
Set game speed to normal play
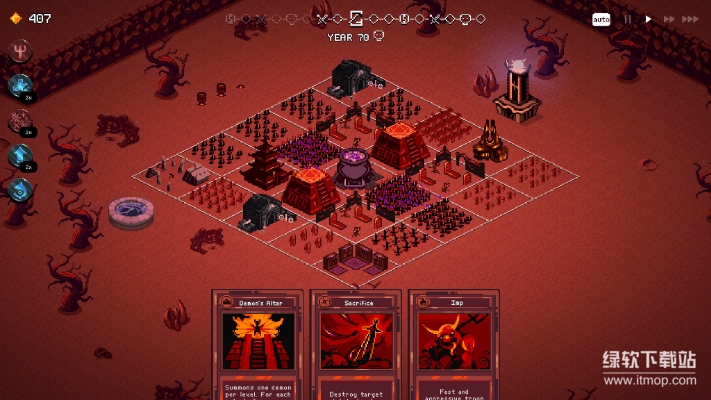[648, 19]
